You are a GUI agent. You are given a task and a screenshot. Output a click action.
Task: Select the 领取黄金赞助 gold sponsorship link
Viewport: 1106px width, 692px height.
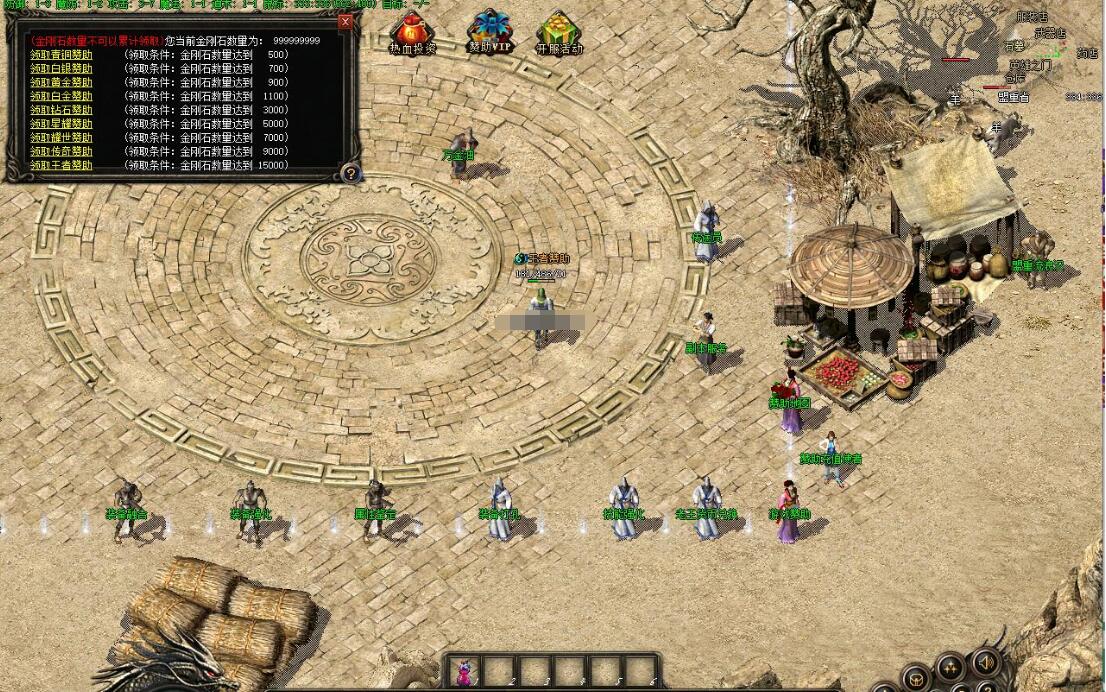pos(61,82)
